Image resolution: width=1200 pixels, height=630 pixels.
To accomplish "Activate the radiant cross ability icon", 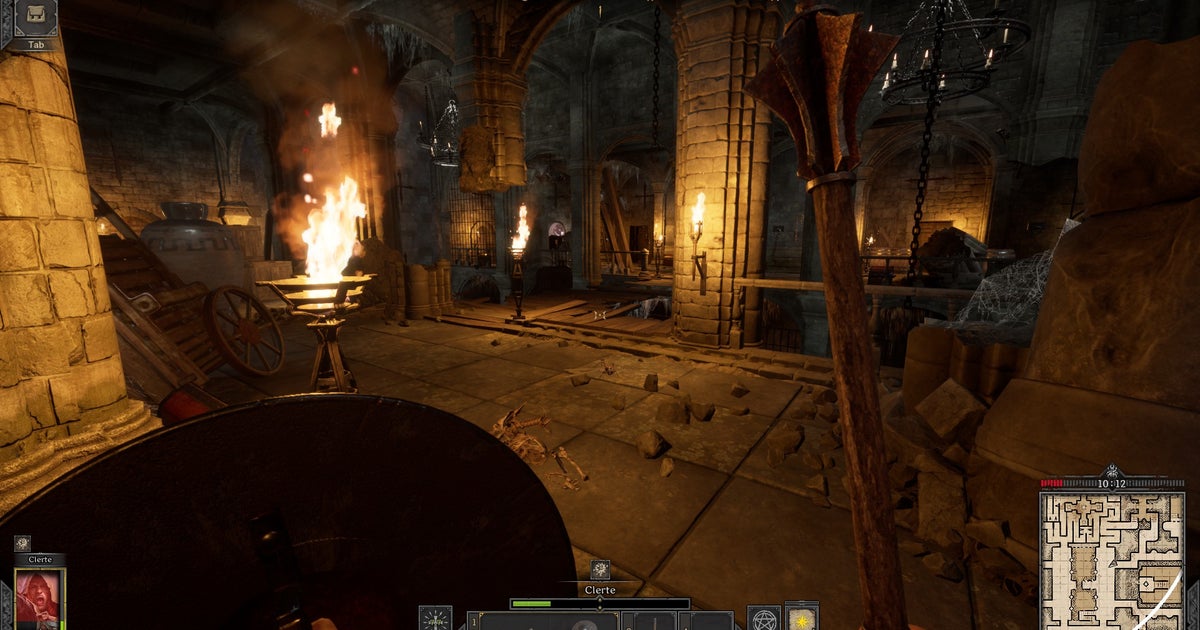I will pyautogui.click(x=435, y=618).
